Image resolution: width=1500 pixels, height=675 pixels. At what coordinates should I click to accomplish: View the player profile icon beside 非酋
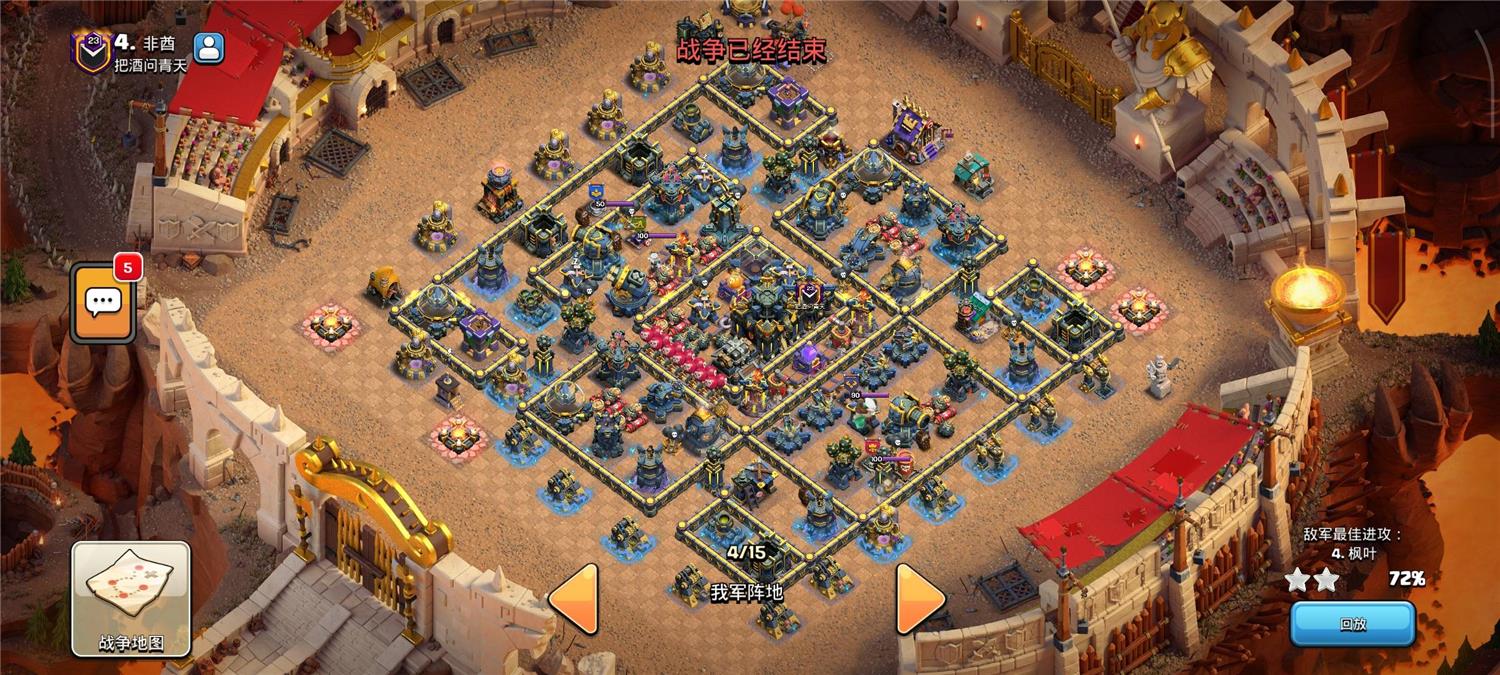(x=209, y=47)
